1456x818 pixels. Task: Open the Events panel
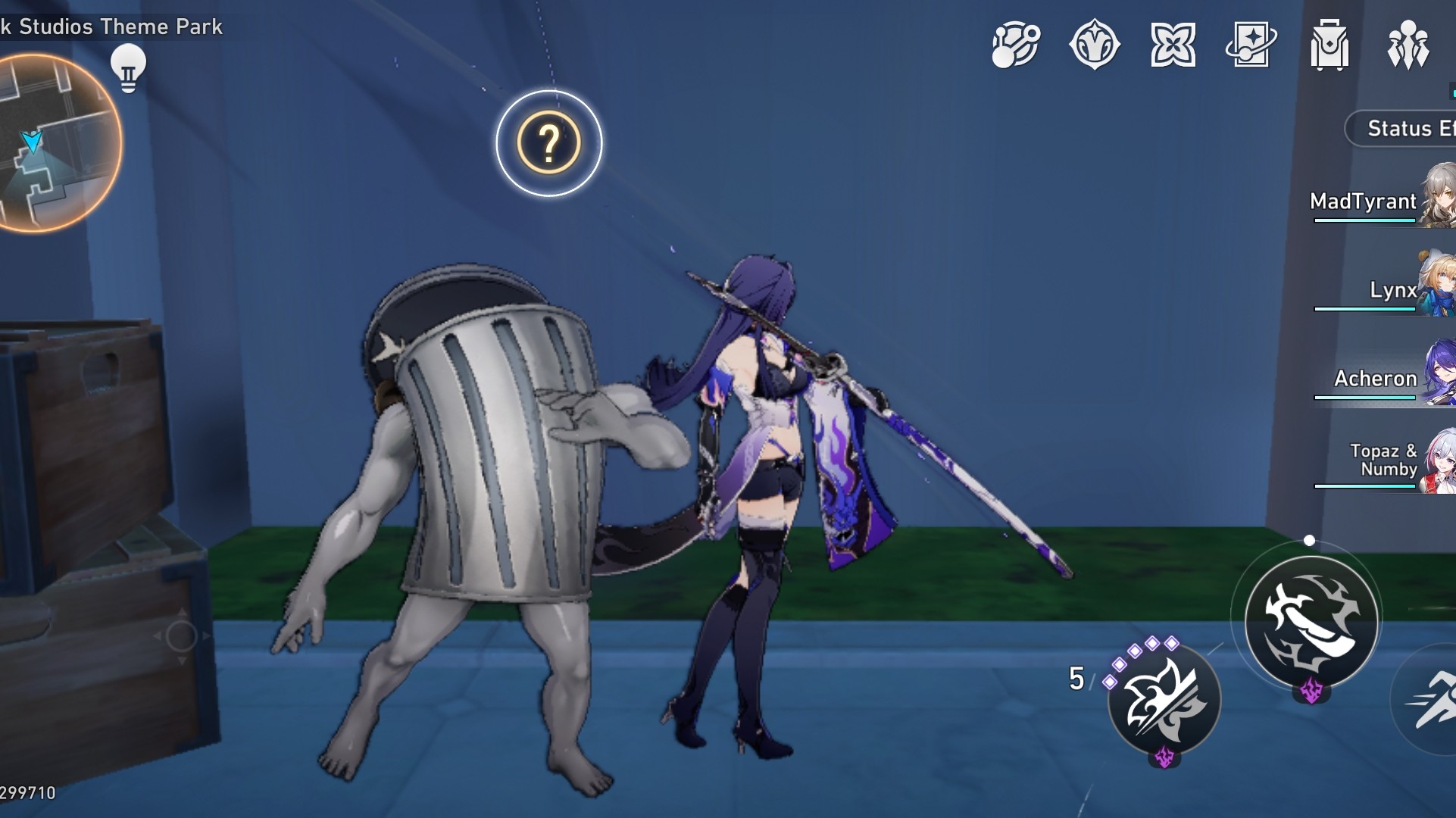(1173, 45)
